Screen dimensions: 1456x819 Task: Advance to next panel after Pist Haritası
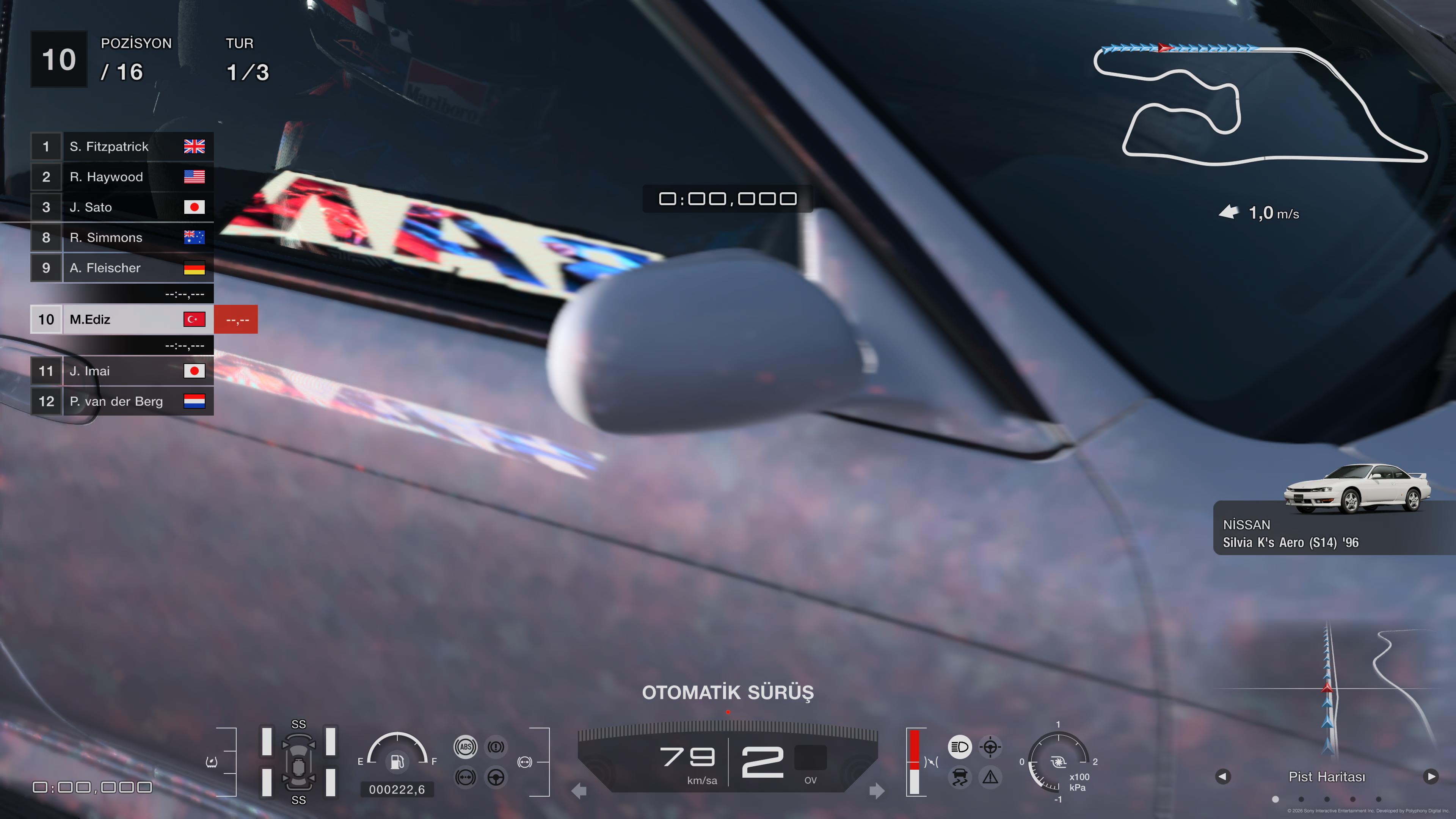[x=1431, y=777]
